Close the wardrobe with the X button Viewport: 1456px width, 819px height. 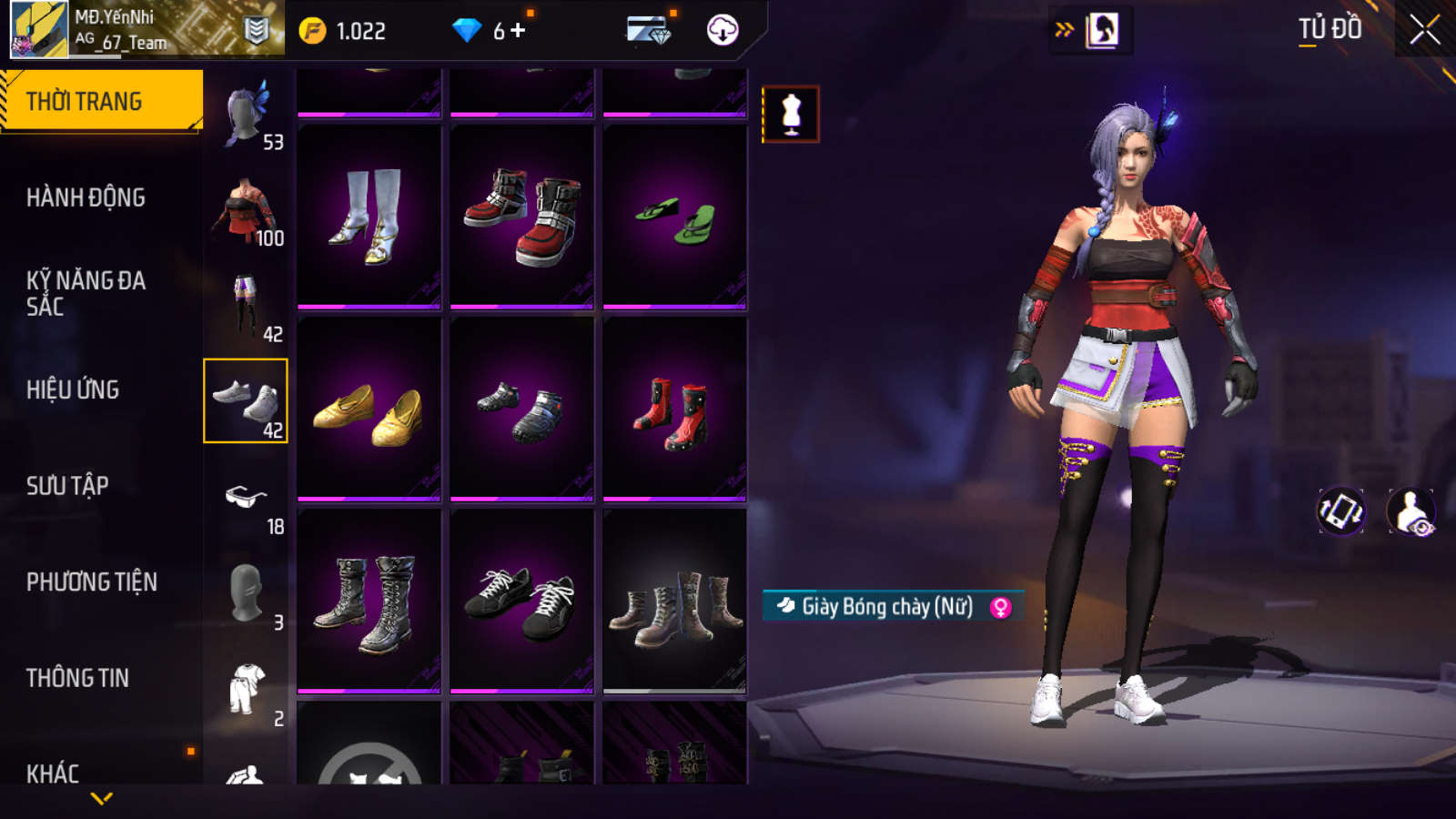[1424, 30]
